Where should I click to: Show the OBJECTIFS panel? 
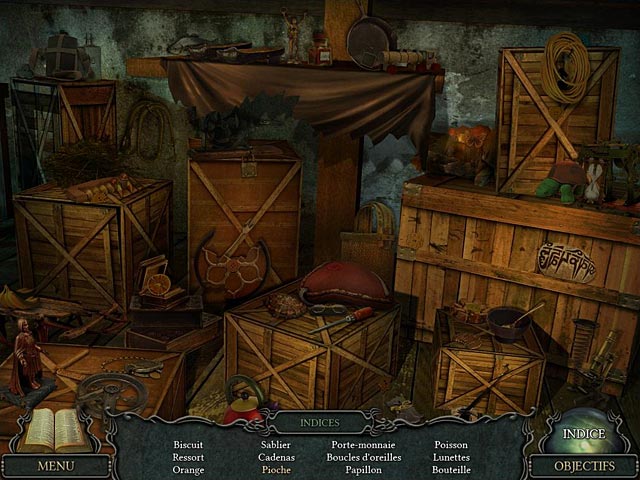(x=583, y=465)
